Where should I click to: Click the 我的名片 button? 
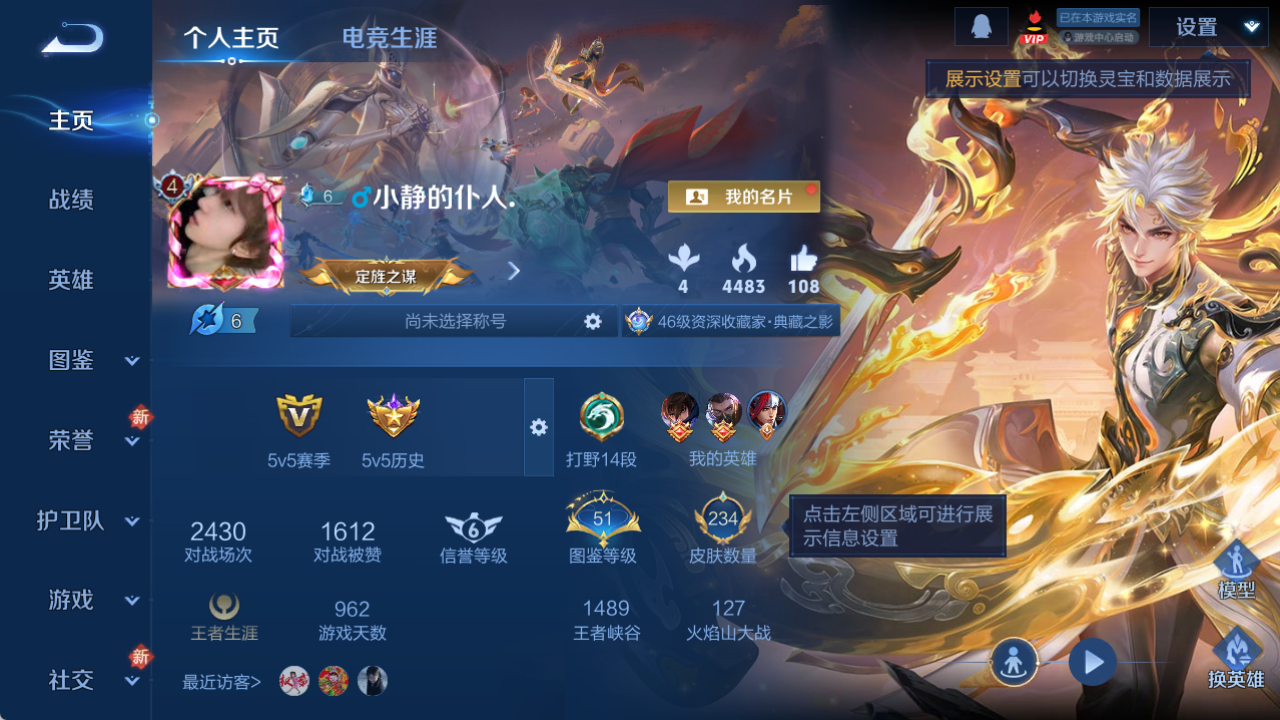tap(743, 196)
